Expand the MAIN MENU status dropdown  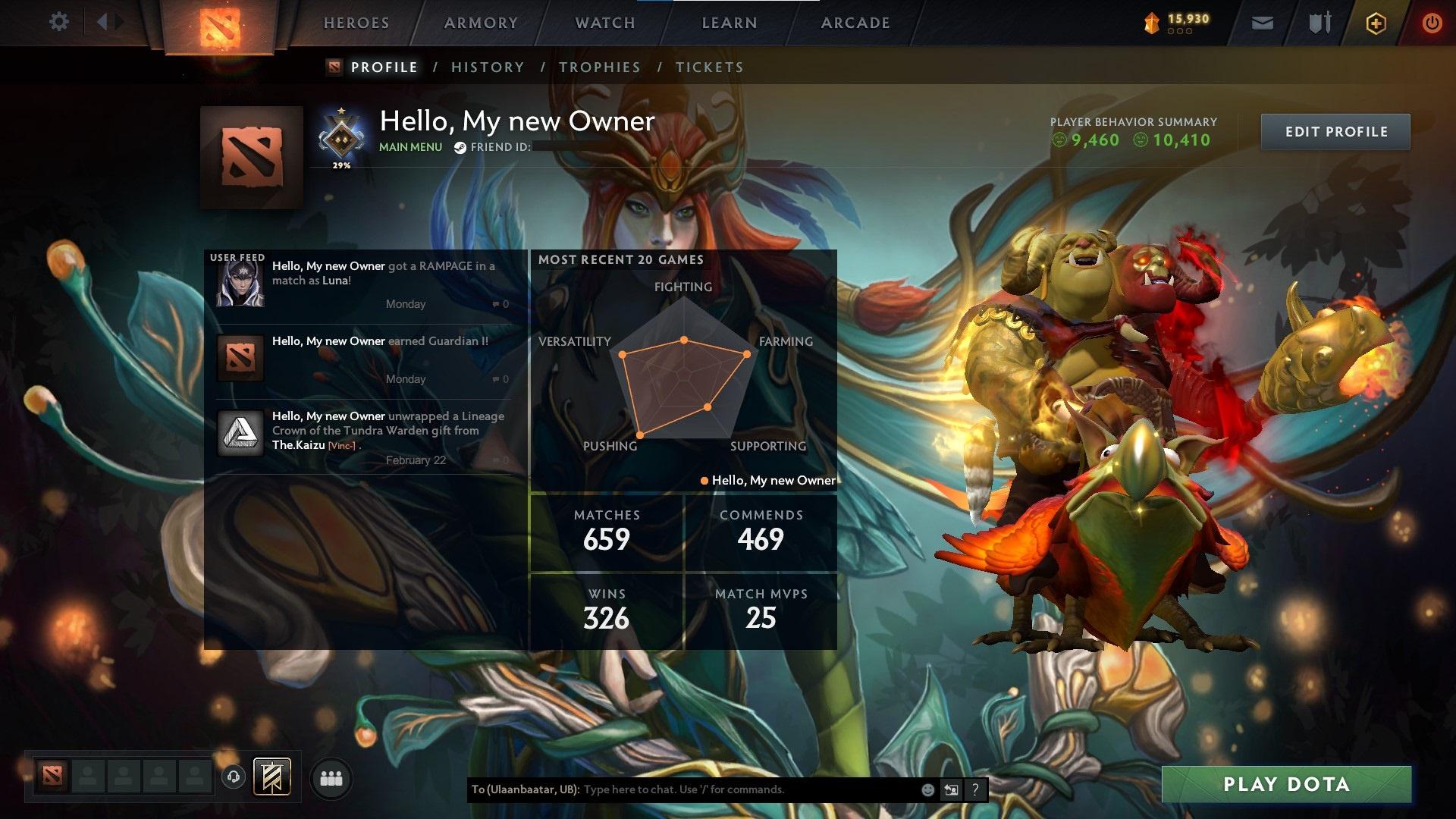click(410, 146)
